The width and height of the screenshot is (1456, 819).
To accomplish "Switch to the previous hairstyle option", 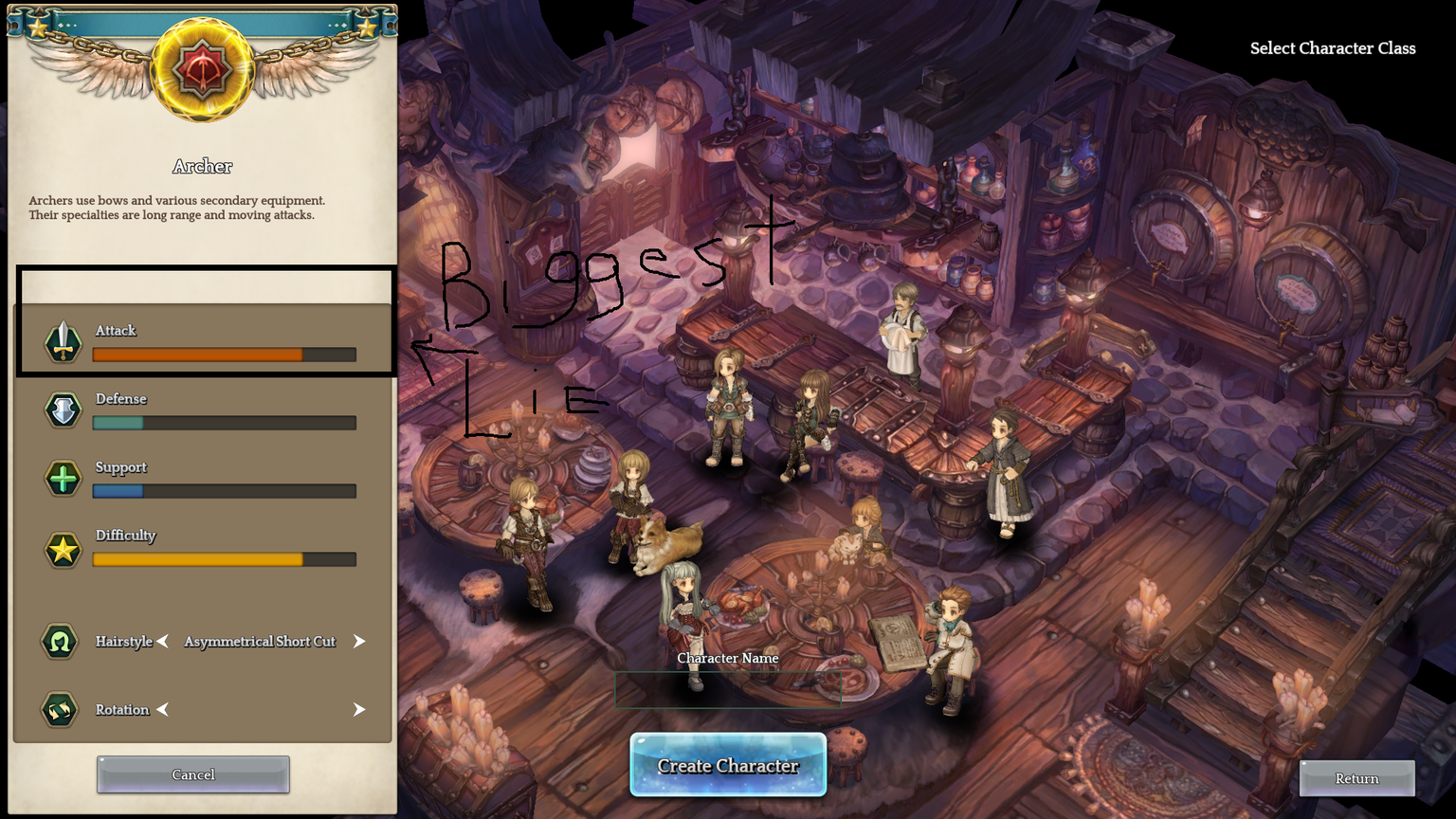I will pos(163,642).
